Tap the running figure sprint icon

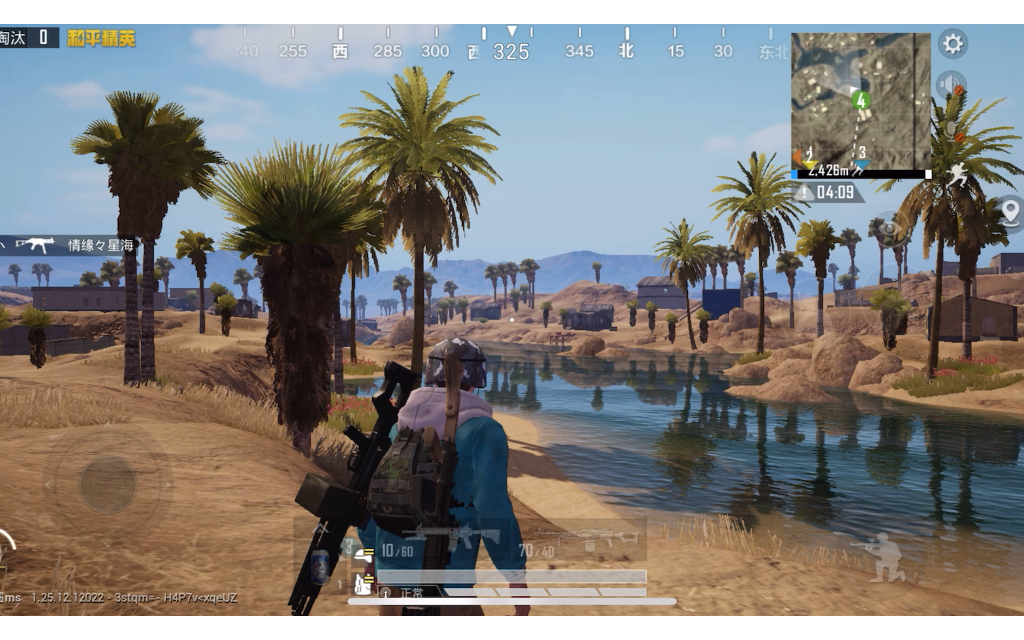click(x=958, y=176)
